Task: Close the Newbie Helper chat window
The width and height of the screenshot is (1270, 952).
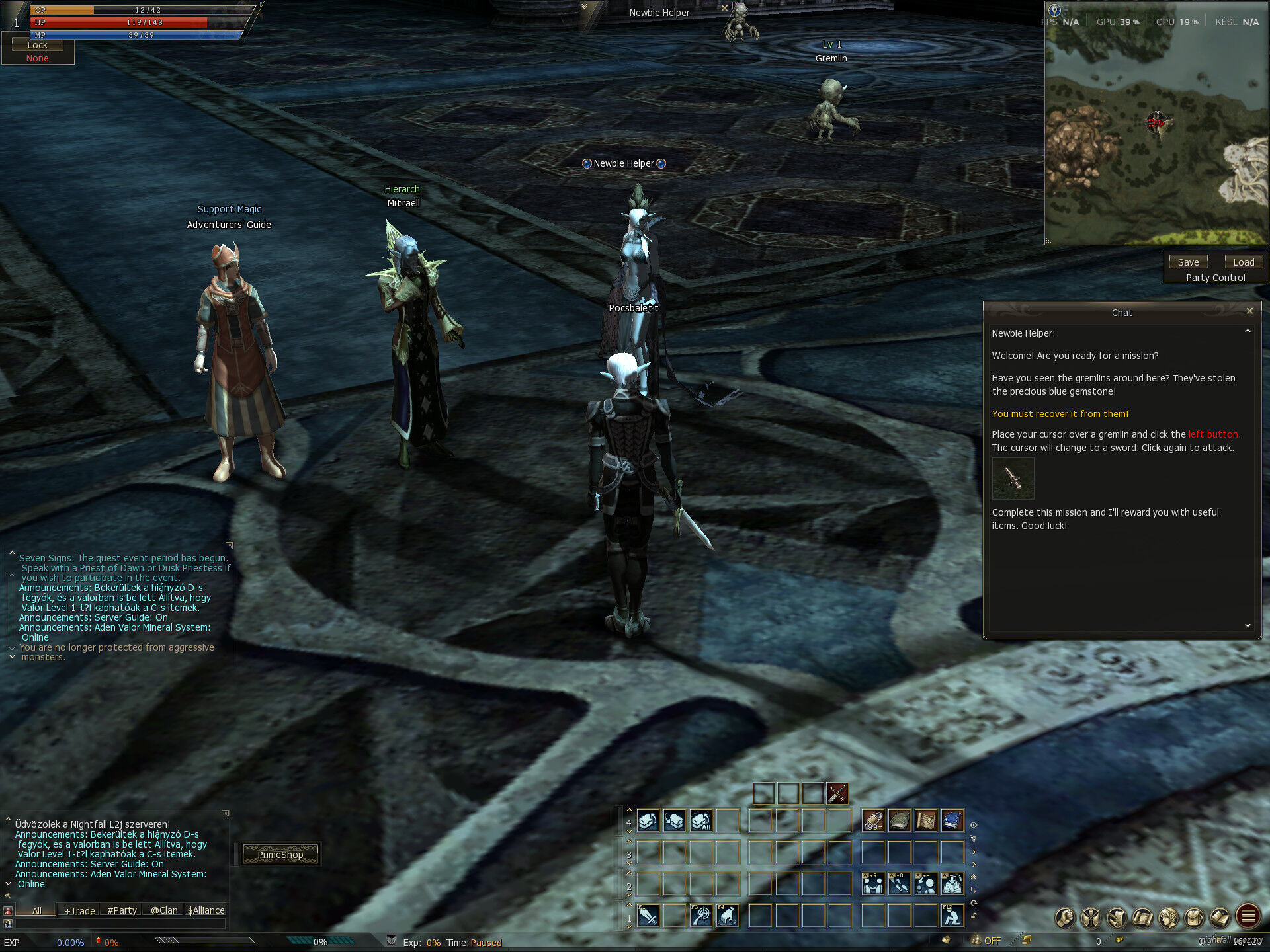Action: [1249, 311]
